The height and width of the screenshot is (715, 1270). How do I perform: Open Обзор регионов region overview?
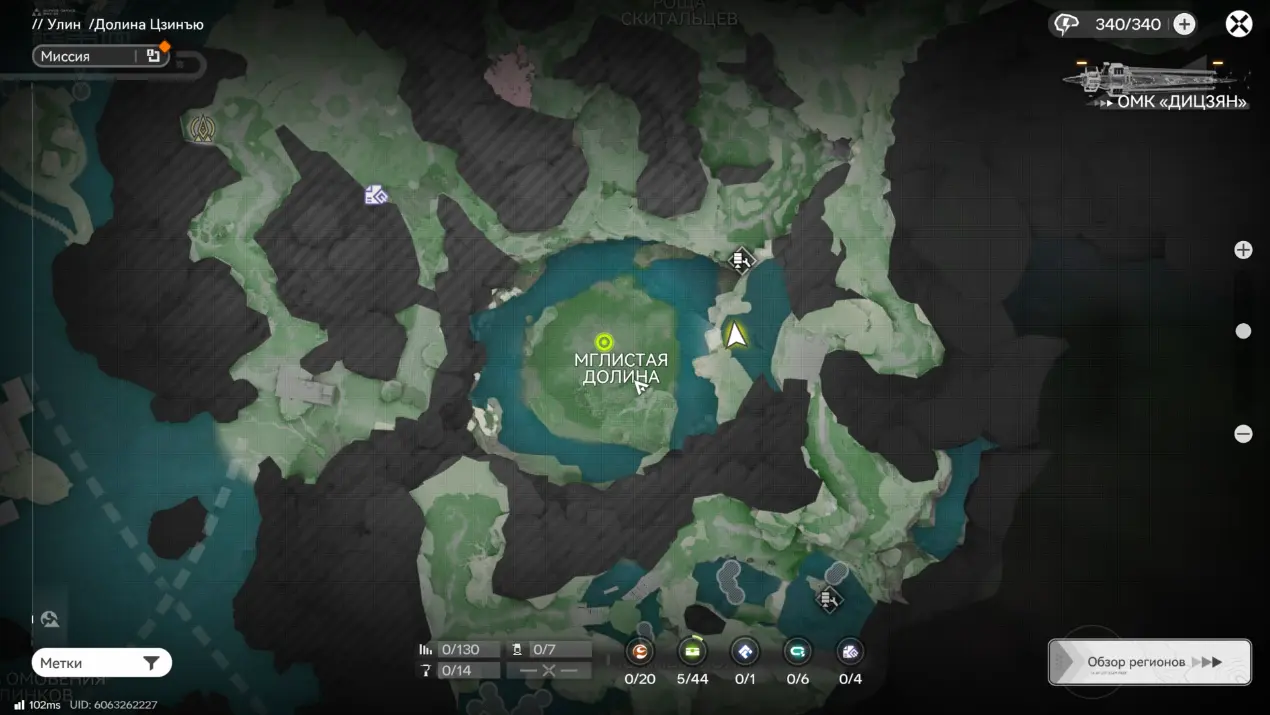click(x=1150, y=662)
